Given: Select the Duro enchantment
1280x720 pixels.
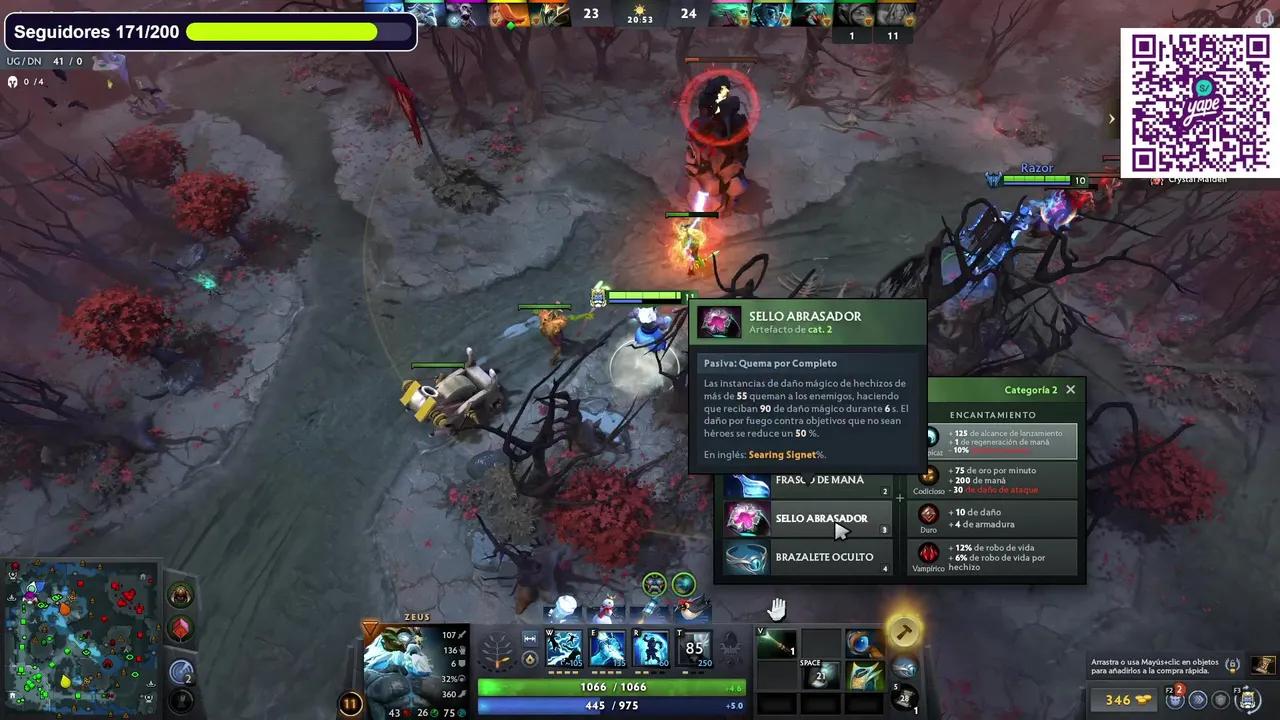Looking at the screenshot, I should (994, 518).
